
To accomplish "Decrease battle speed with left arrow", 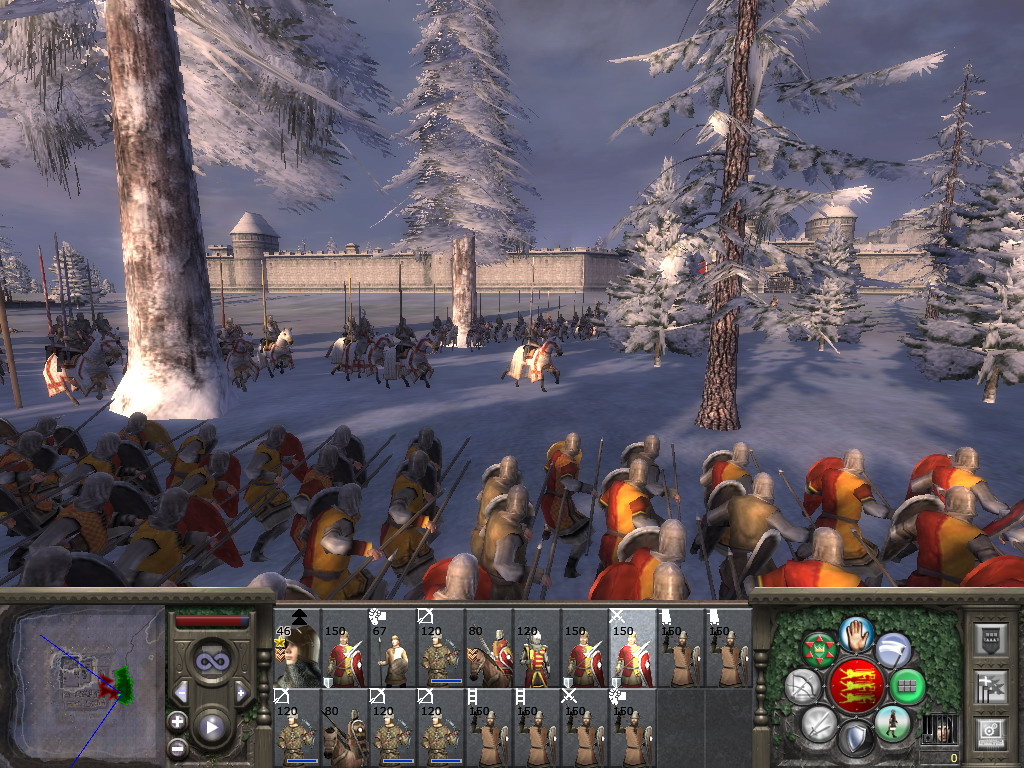I will coord(181,692).
